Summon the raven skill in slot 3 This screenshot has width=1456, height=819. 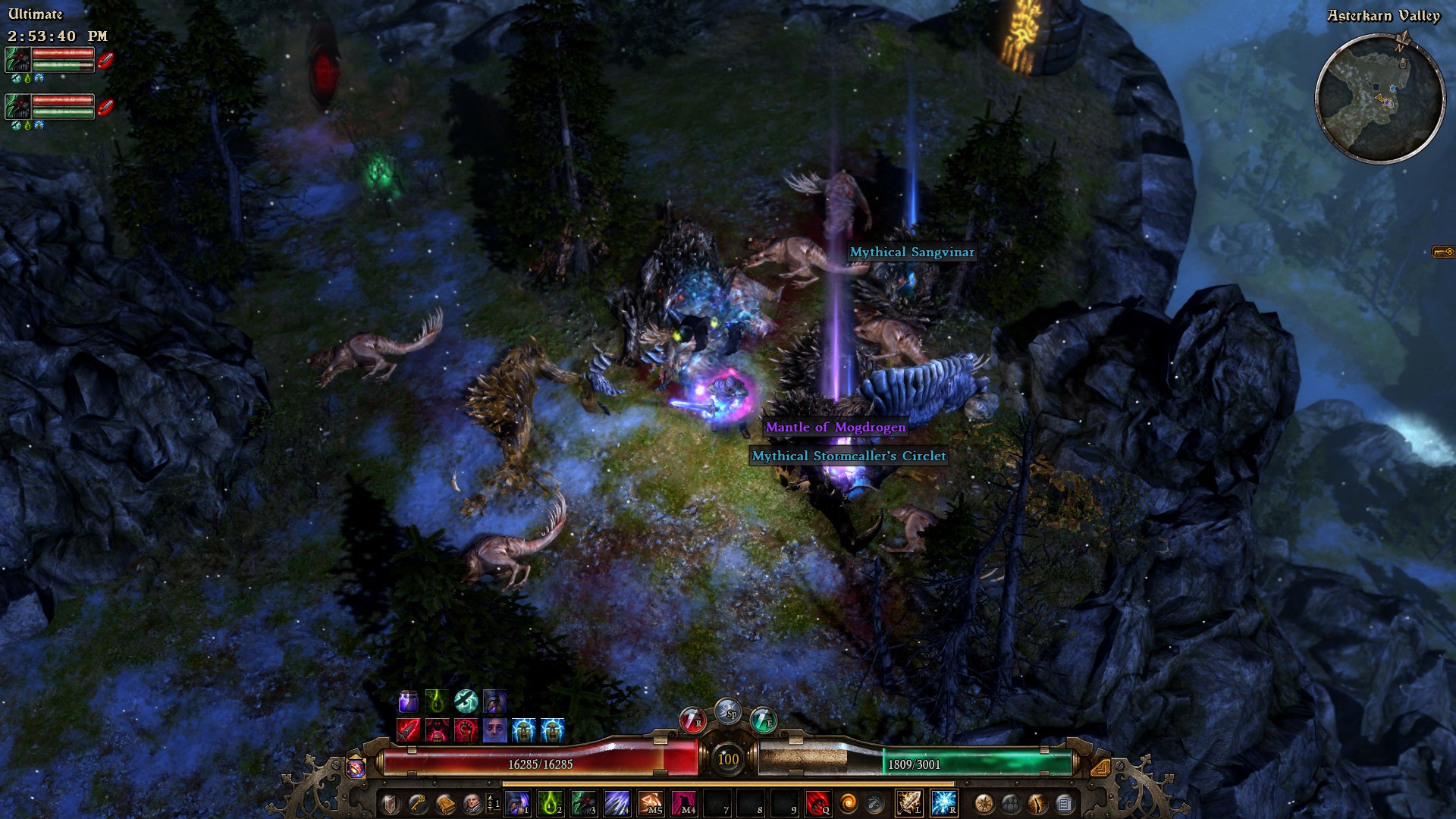pos(584,803)
